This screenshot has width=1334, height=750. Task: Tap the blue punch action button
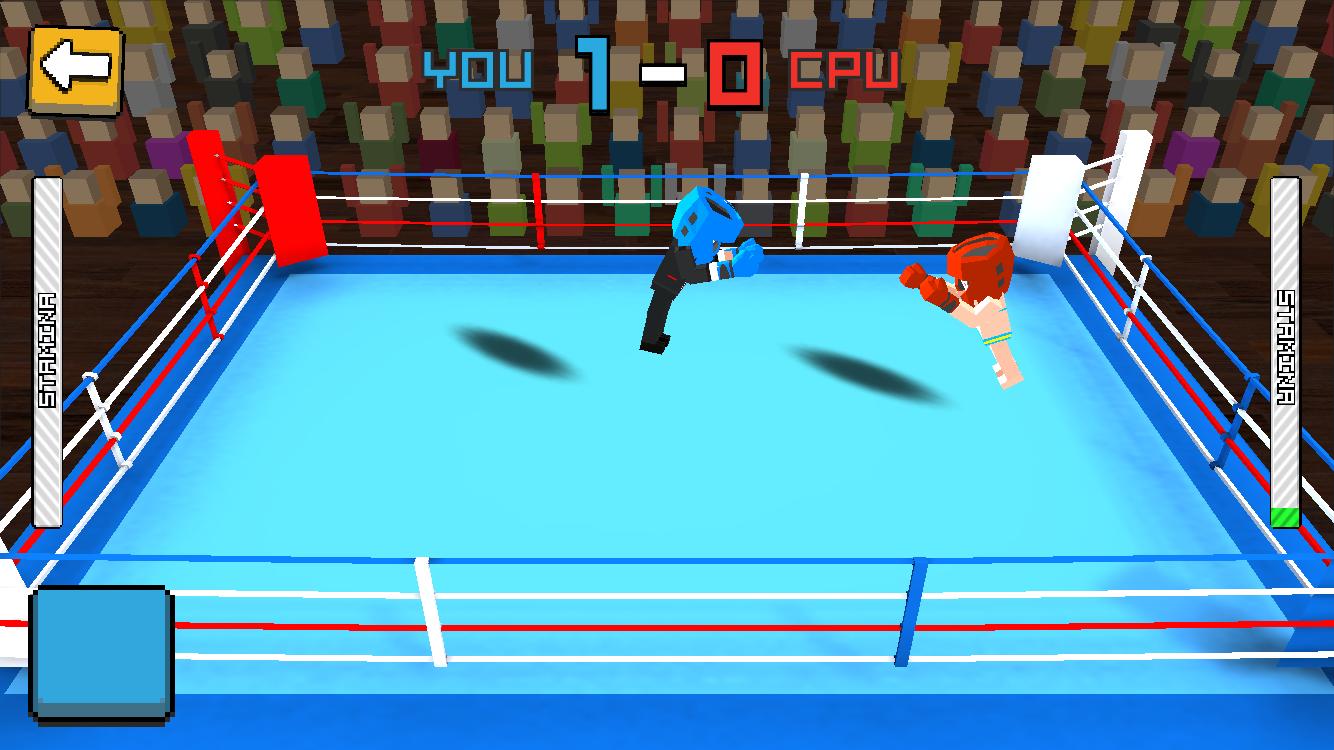click(x=100, y=650)
